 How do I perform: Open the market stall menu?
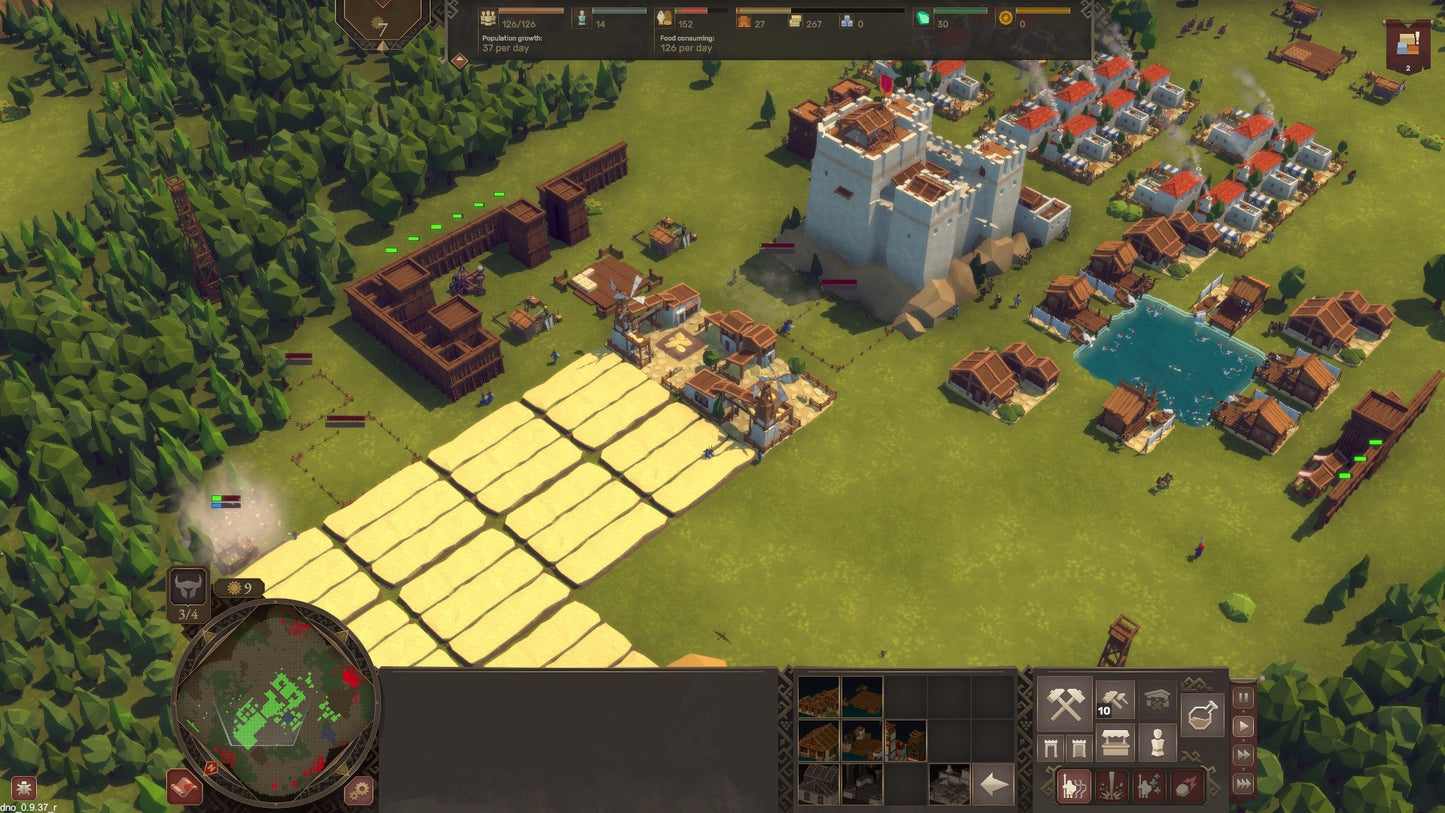point(1114,743)
